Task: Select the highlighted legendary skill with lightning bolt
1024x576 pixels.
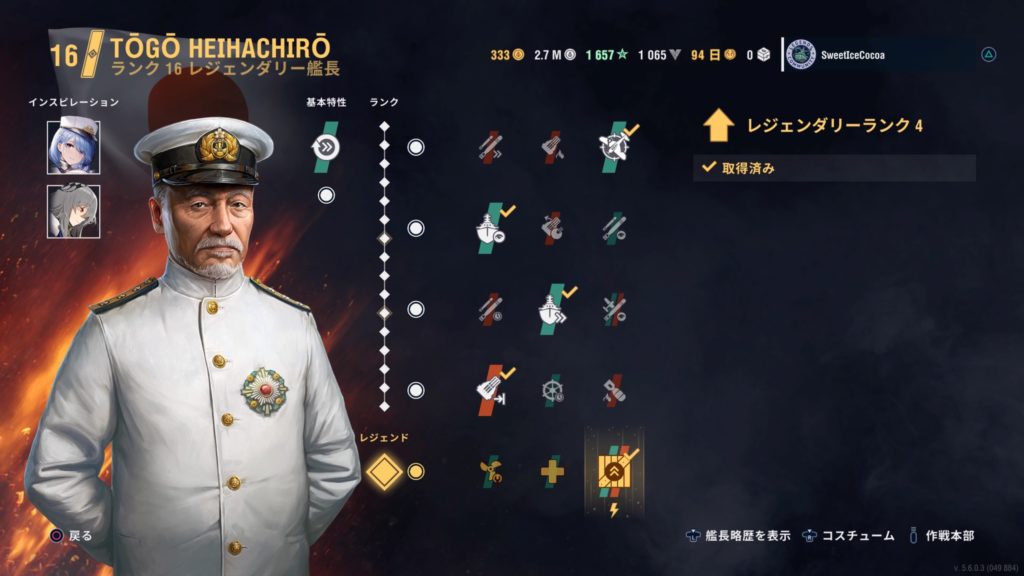Action: point(613,470)
